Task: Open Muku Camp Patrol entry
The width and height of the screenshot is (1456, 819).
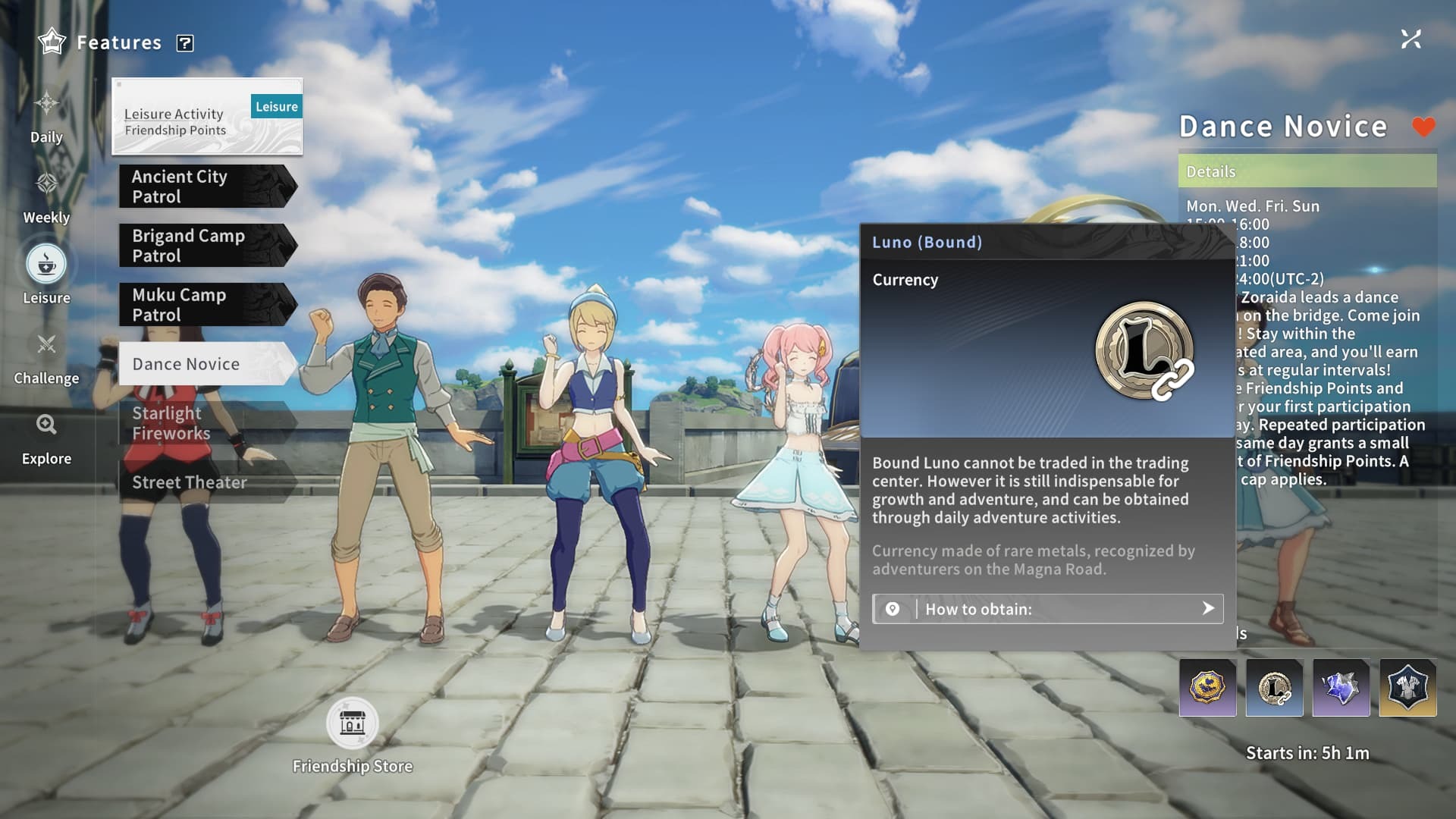Action: point(206,305)
